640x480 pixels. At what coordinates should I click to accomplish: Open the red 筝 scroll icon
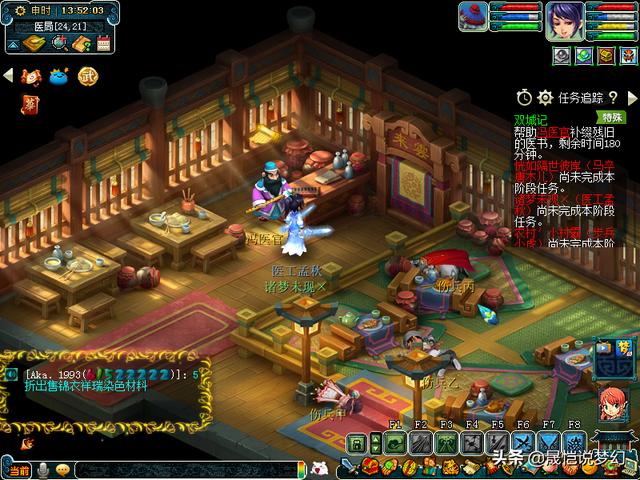tap(29, 103)
